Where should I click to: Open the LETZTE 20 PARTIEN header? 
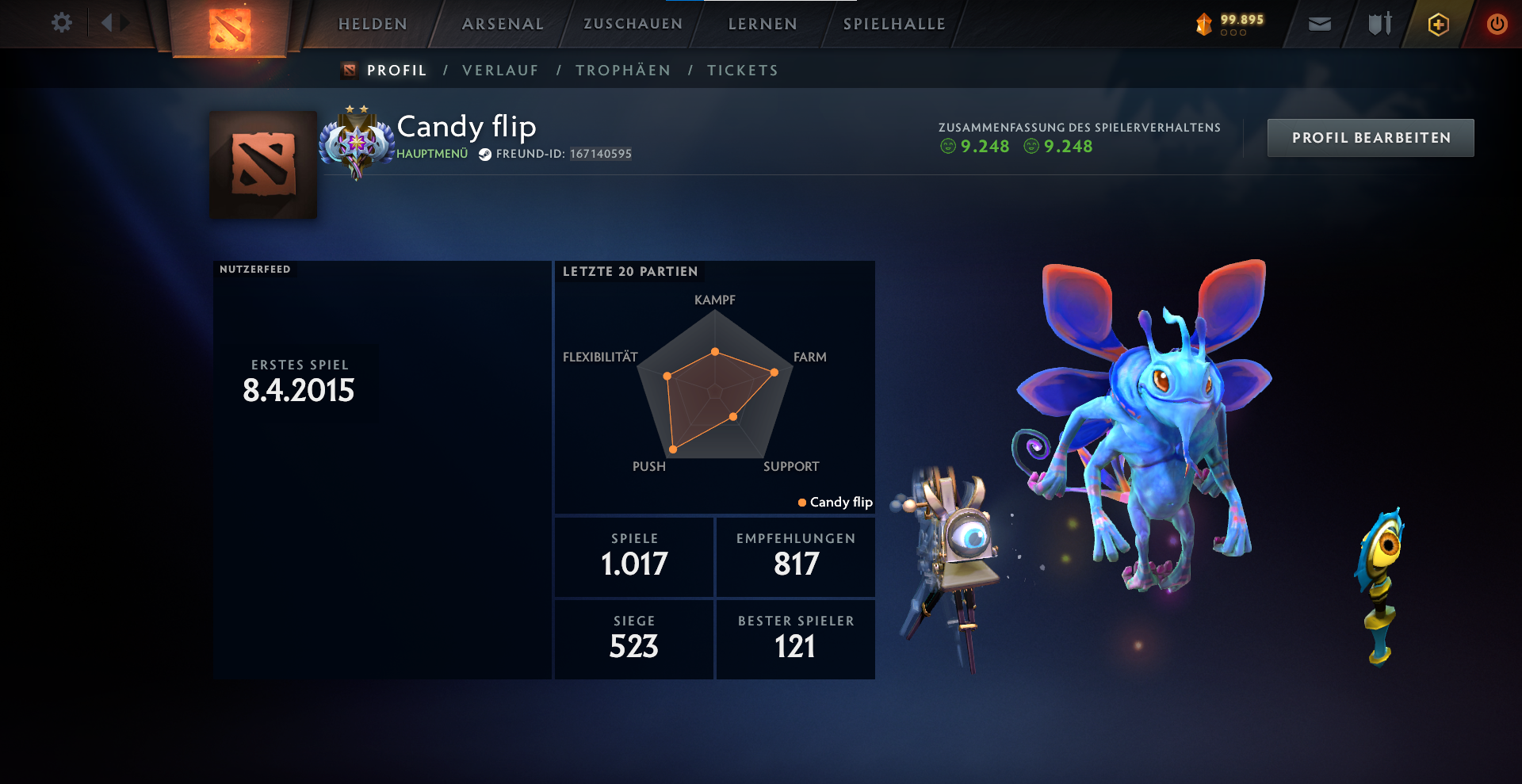click(x=630, y=271)
